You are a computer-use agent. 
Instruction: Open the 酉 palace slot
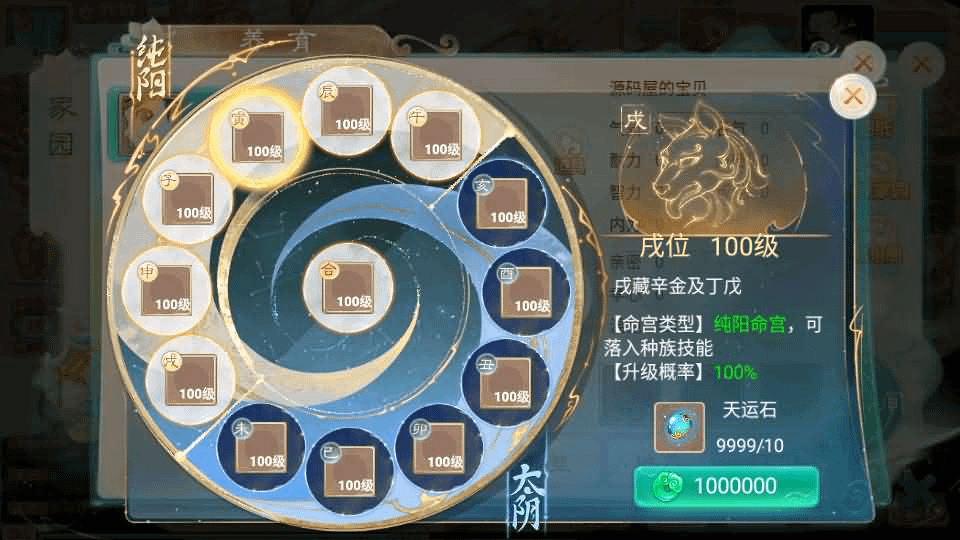click(526, 292)
